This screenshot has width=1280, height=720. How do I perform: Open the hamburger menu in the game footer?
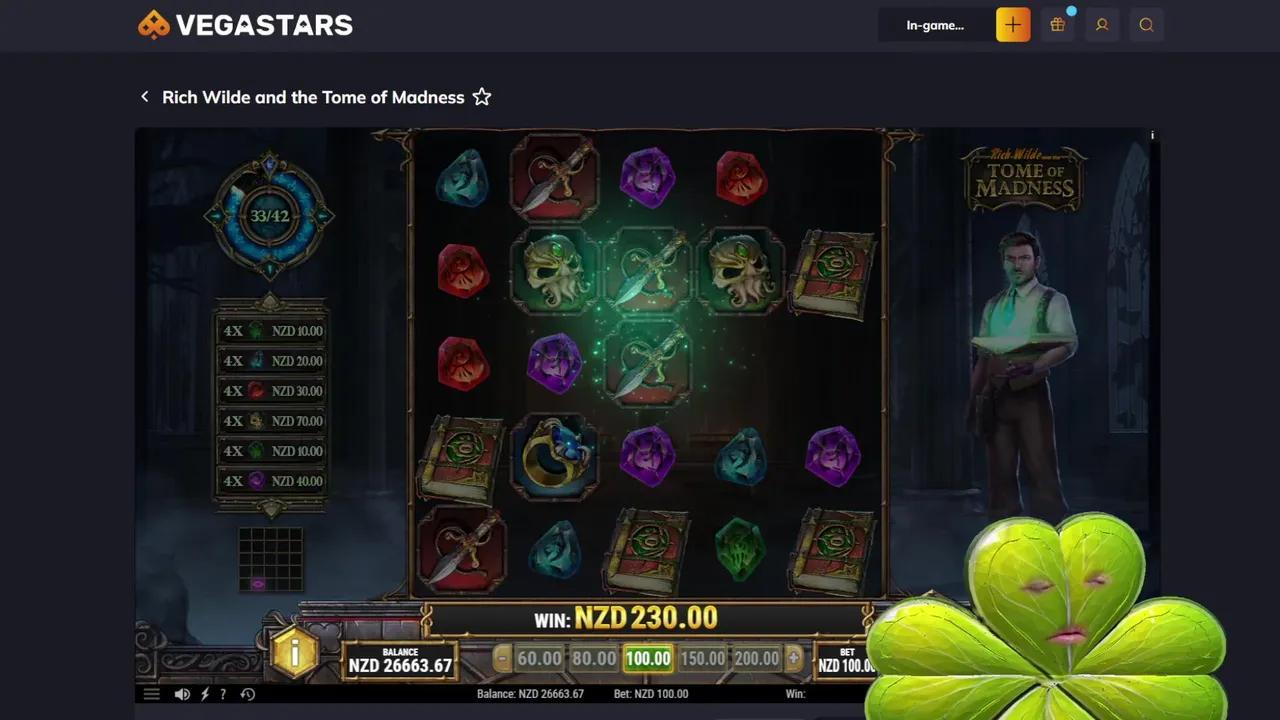151,693
